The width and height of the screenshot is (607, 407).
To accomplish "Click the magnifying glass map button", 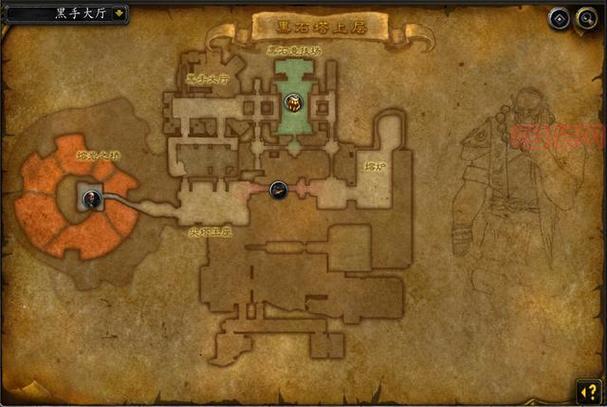I will pyautogui.click(x=585, y=18).
